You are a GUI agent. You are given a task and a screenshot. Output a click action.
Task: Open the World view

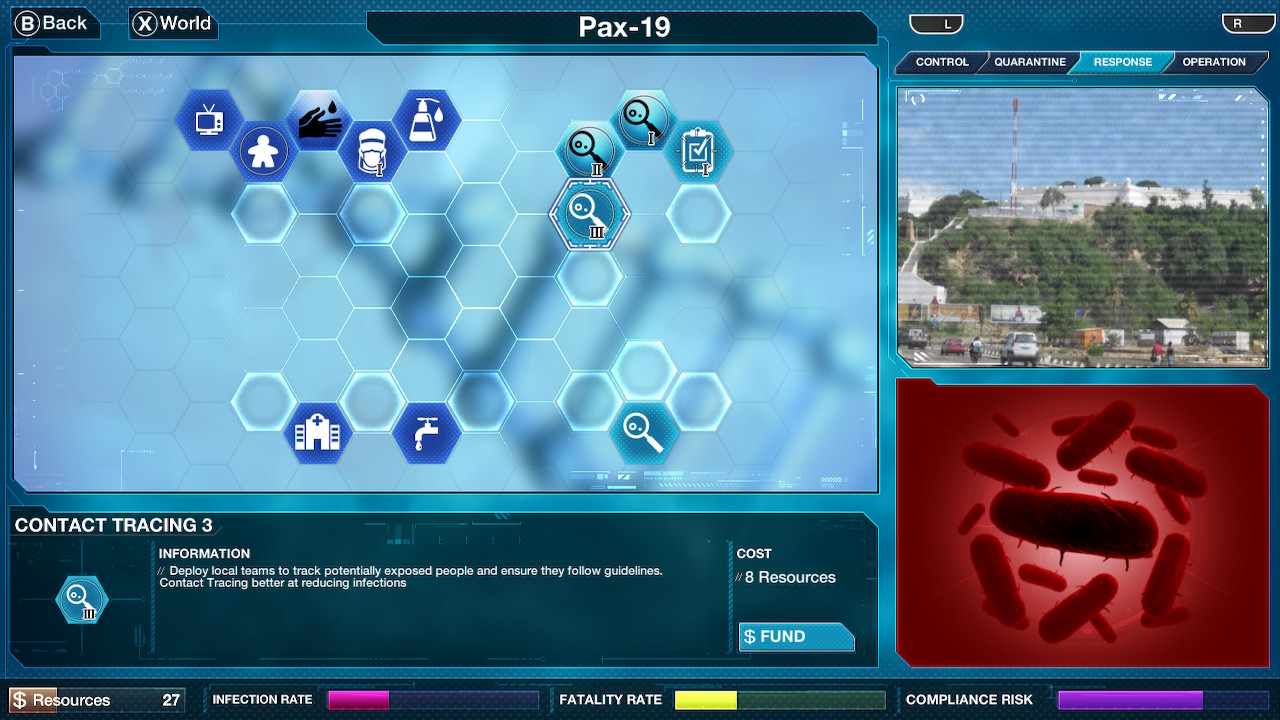pyautogui.click(x=172, y=22)
